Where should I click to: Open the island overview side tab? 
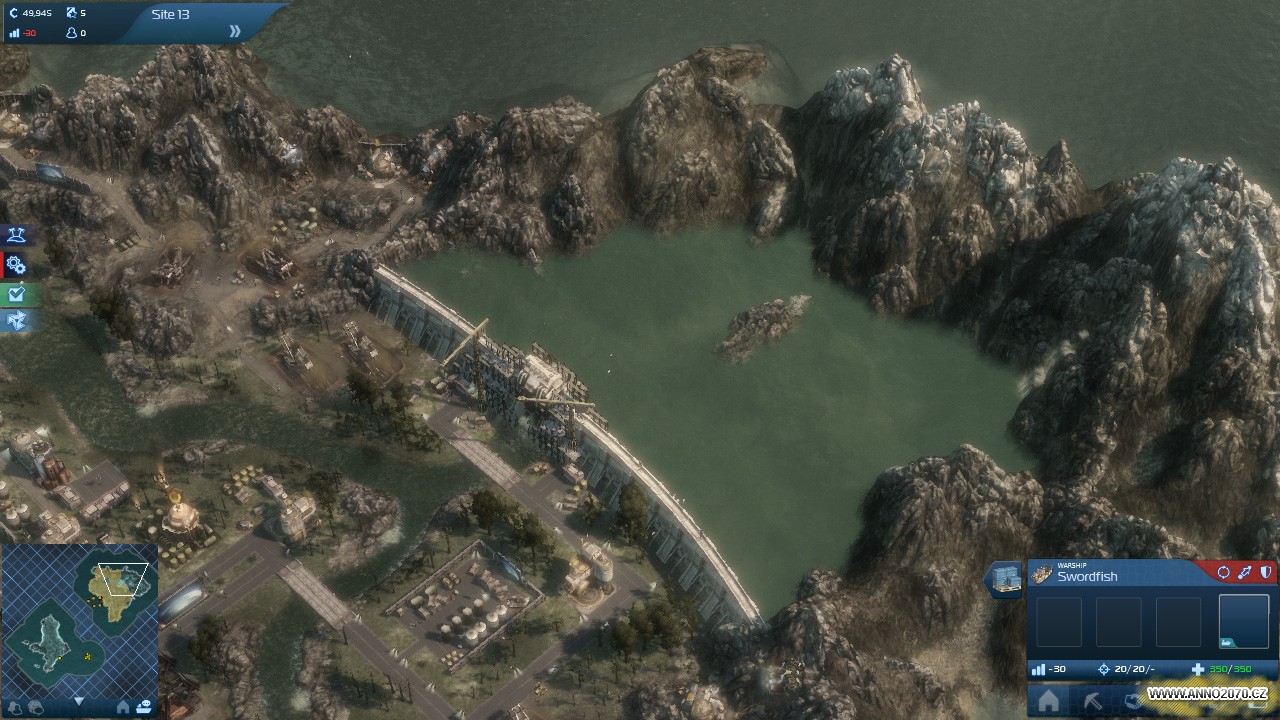click(x=16, y=236)
